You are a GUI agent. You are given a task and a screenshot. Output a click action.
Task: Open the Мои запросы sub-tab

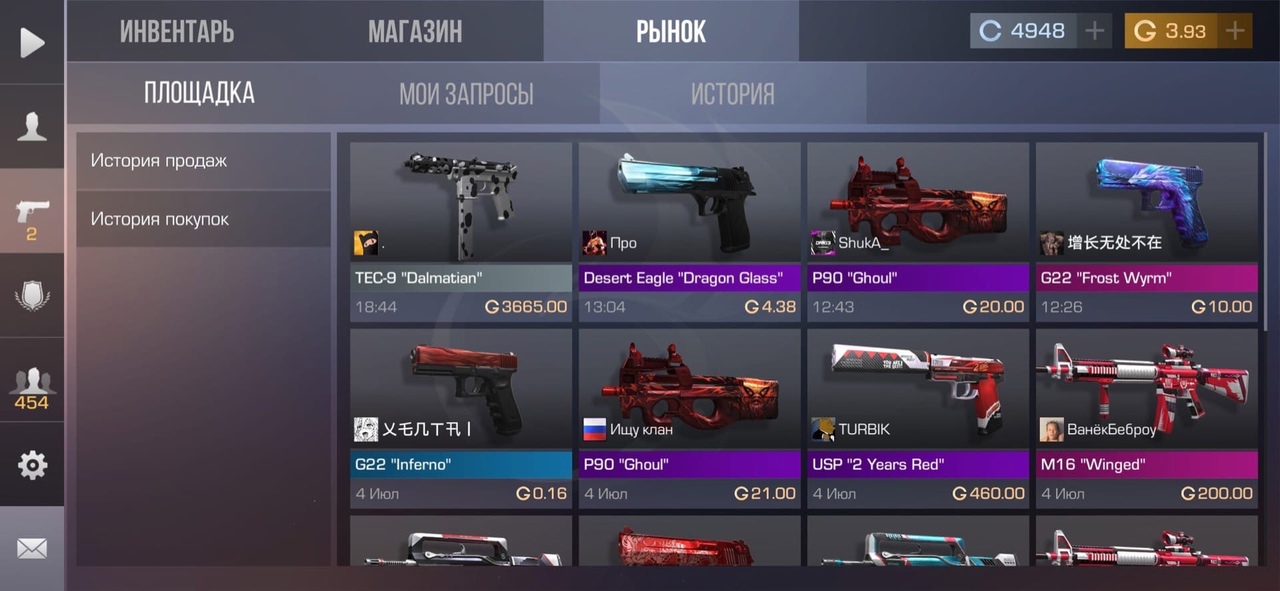pyautogui.click(x=466, y=94)
